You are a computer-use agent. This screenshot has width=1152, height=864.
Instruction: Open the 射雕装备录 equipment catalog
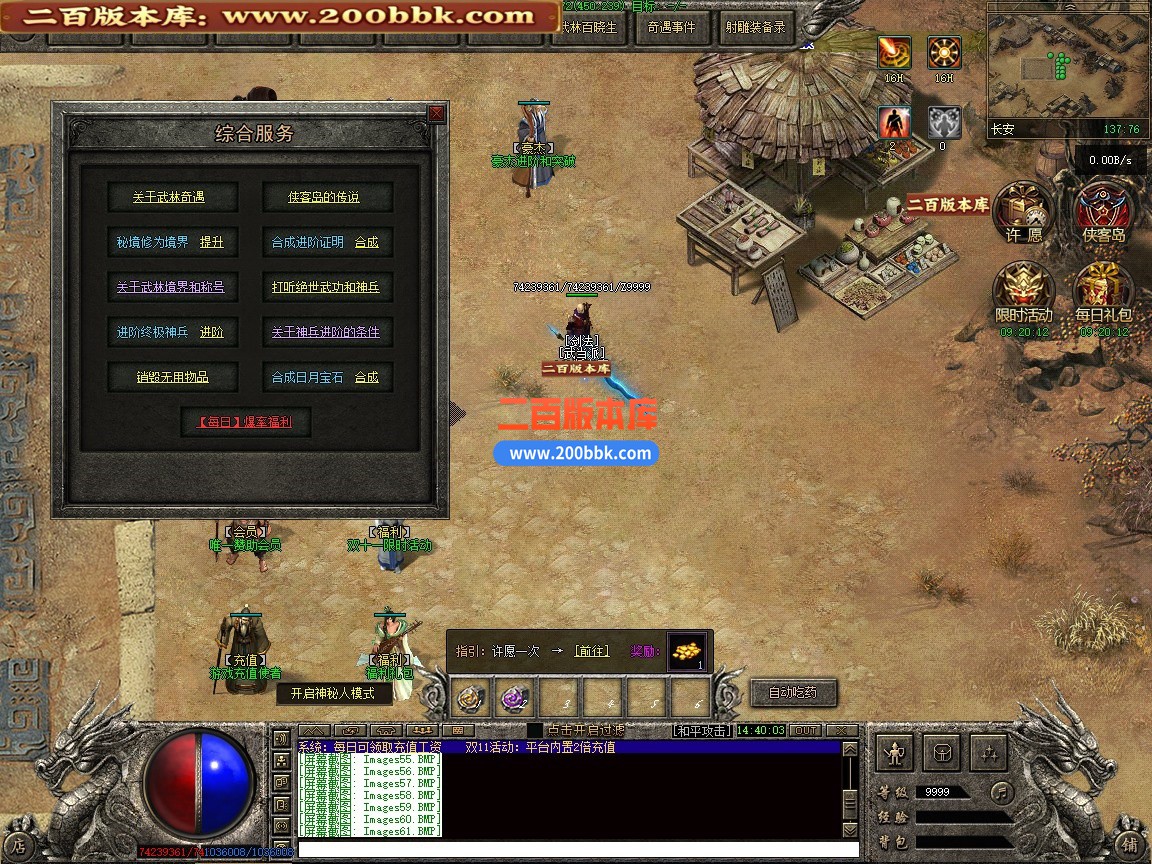tap(755, 28)
